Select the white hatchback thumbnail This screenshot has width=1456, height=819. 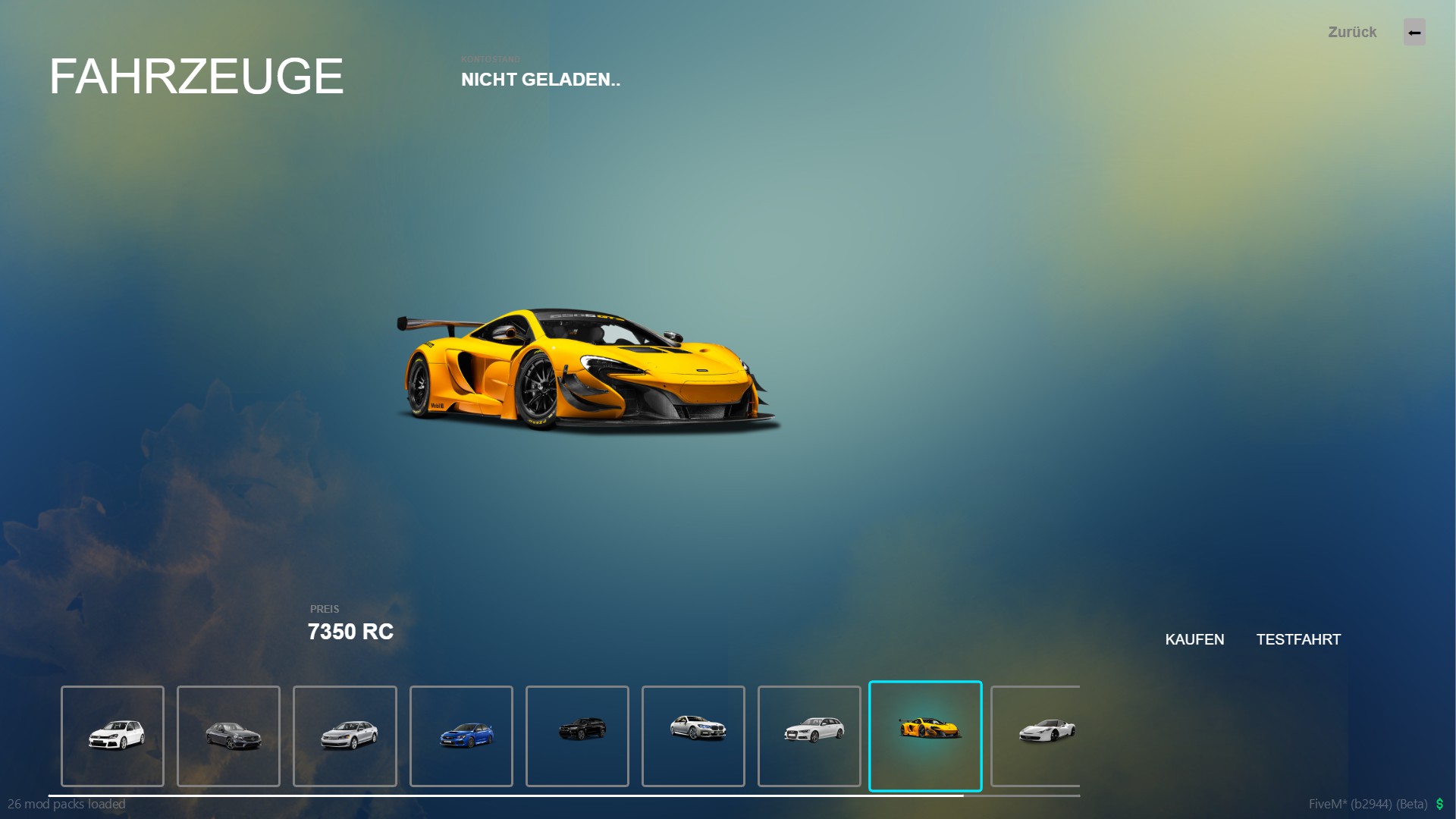click(113, 736)
